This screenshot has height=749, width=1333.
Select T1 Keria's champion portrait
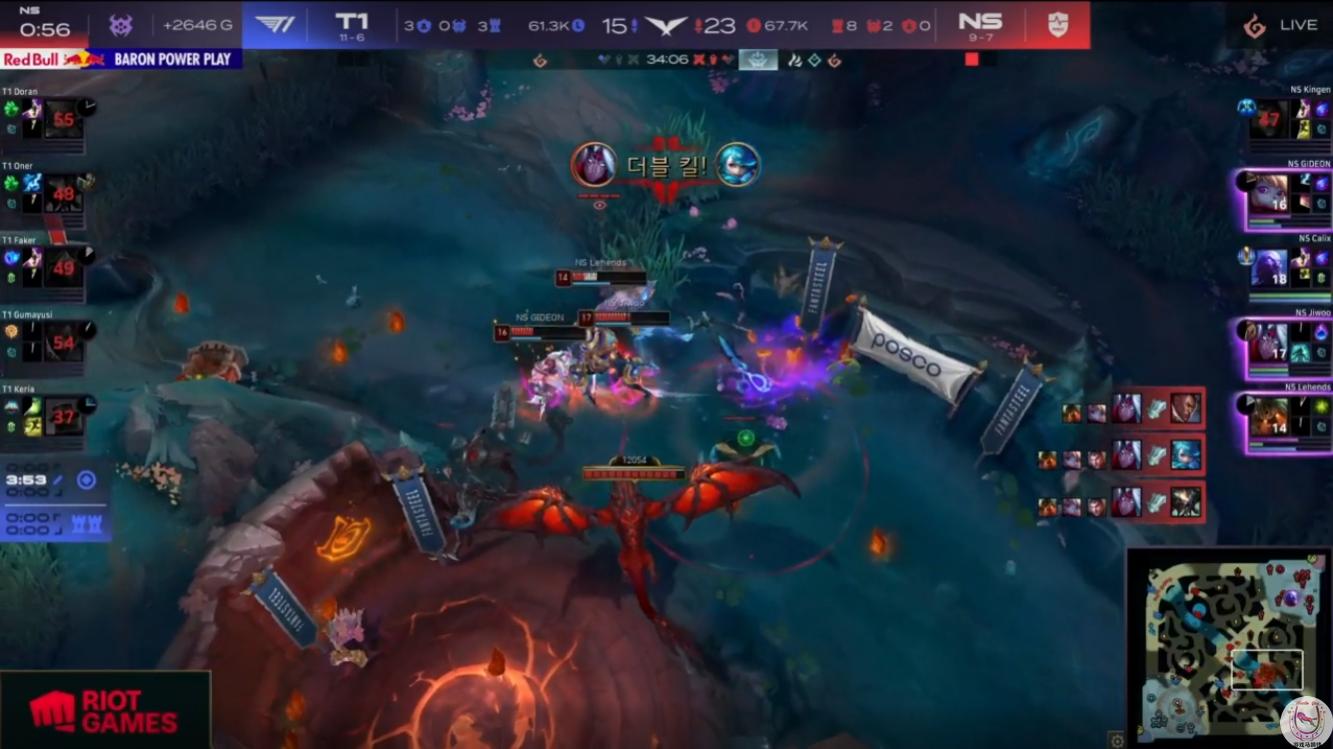click(x=64, y=416)
